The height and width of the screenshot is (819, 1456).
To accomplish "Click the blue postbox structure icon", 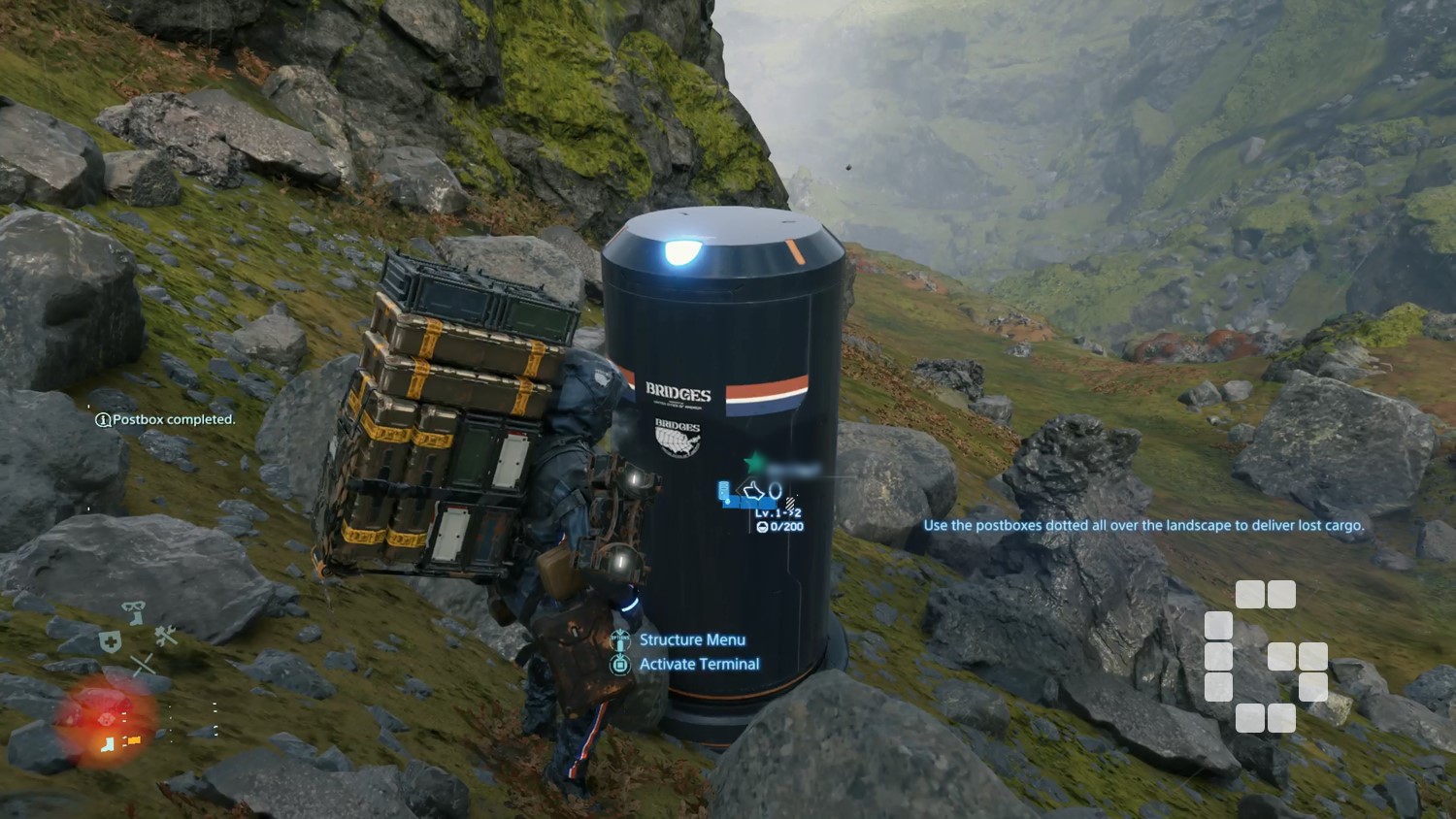I will coord(724,493).
